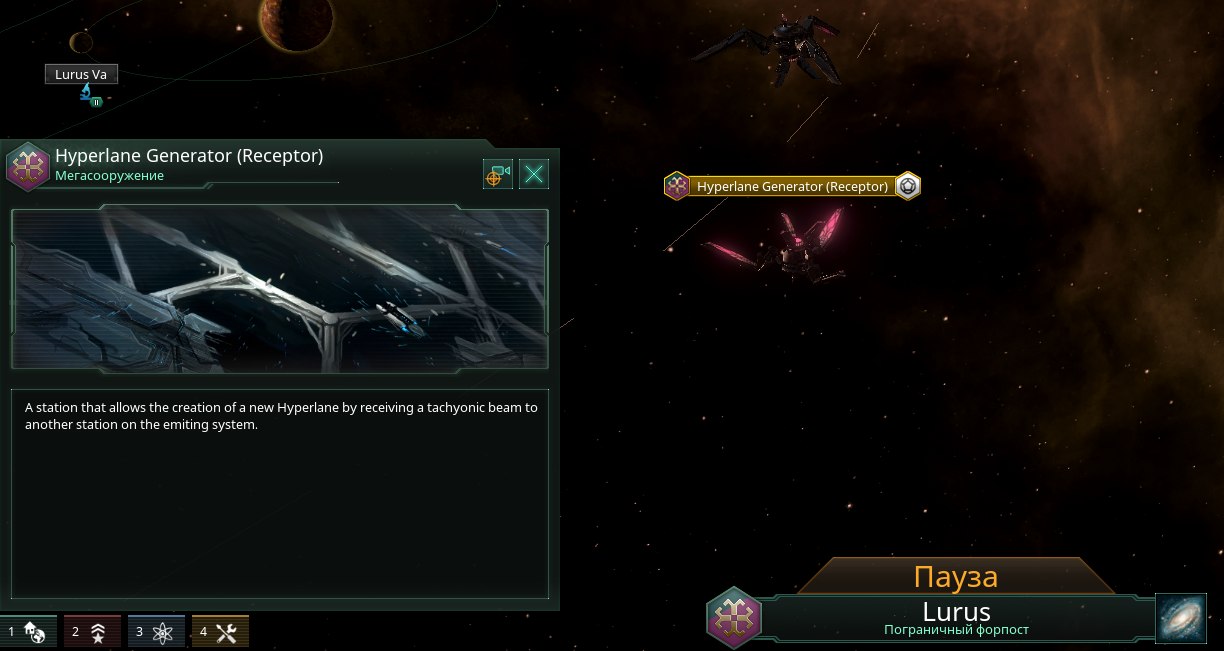Open the galaxy map view
This screenshot has height=651, width=1224.
click(1183, 619)
